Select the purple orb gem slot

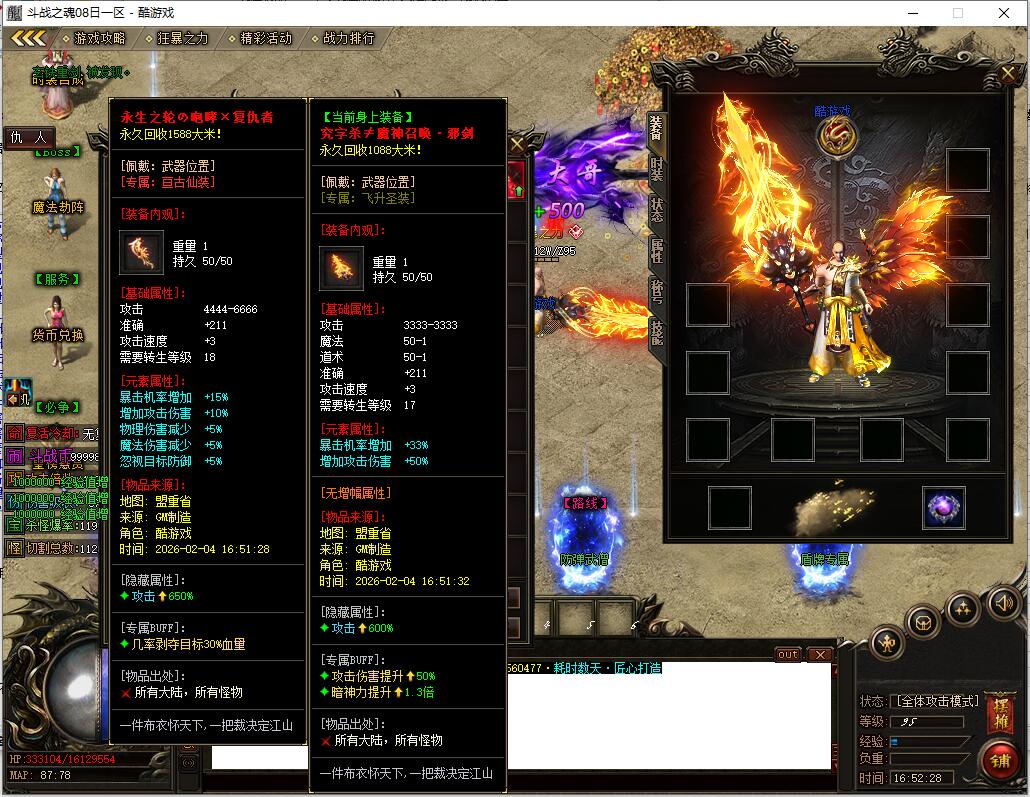(x=943, y=507)
